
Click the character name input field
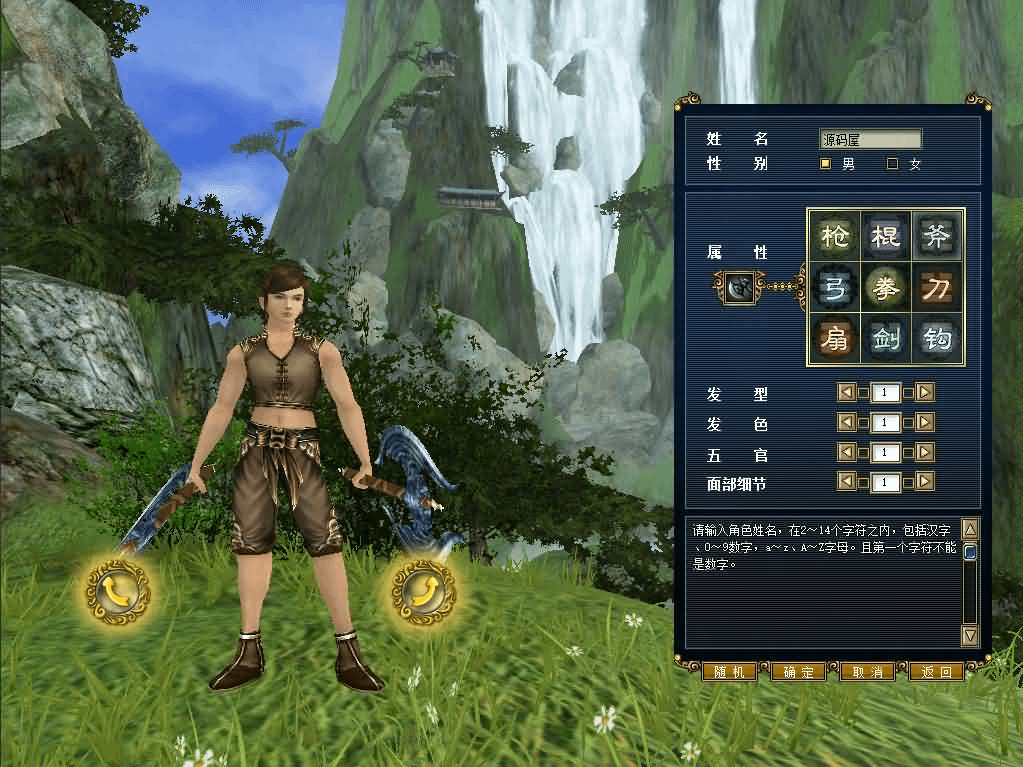coord(870,140)
